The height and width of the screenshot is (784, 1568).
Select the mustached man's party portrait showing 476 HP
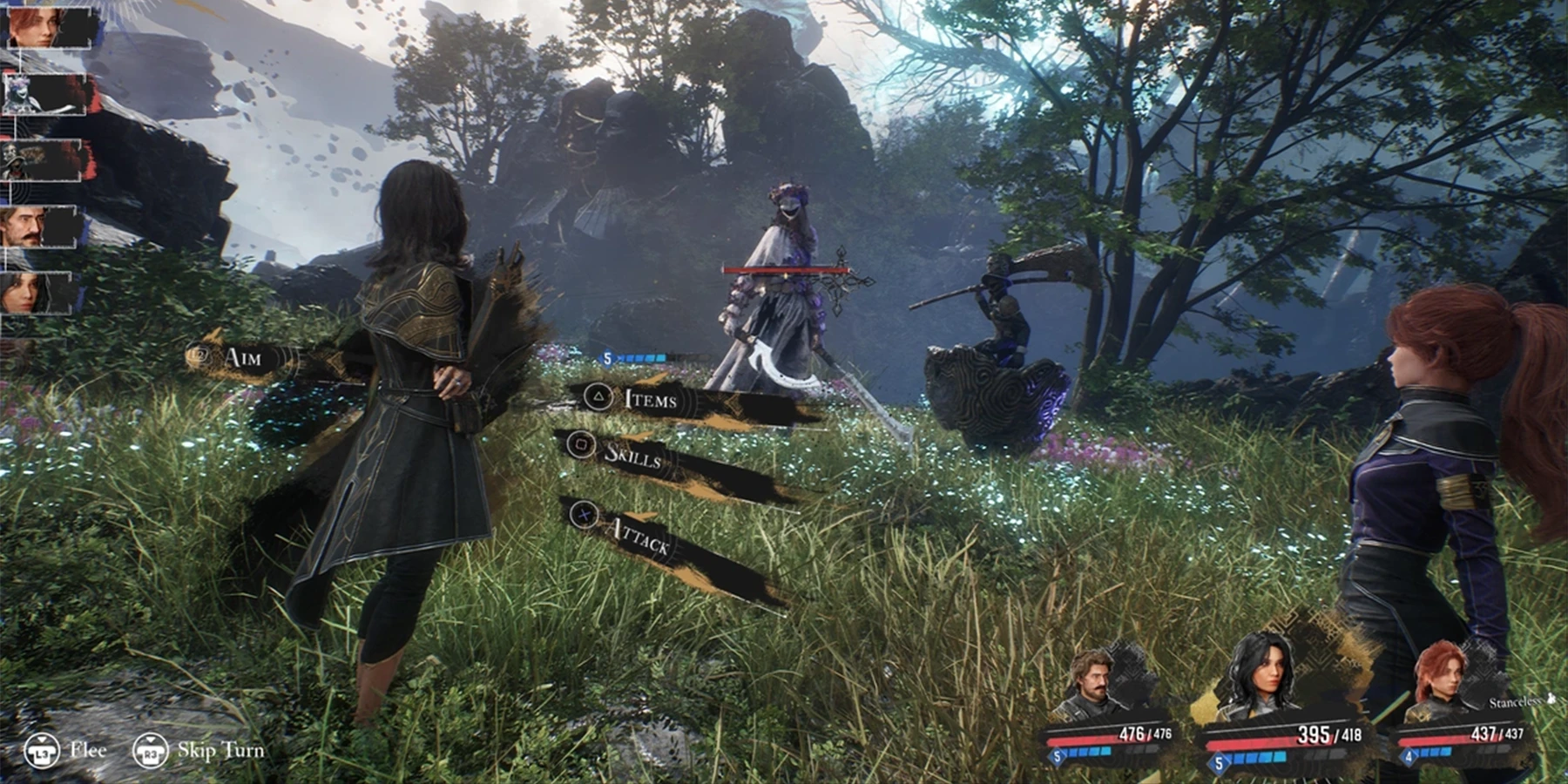[1092, 685]
